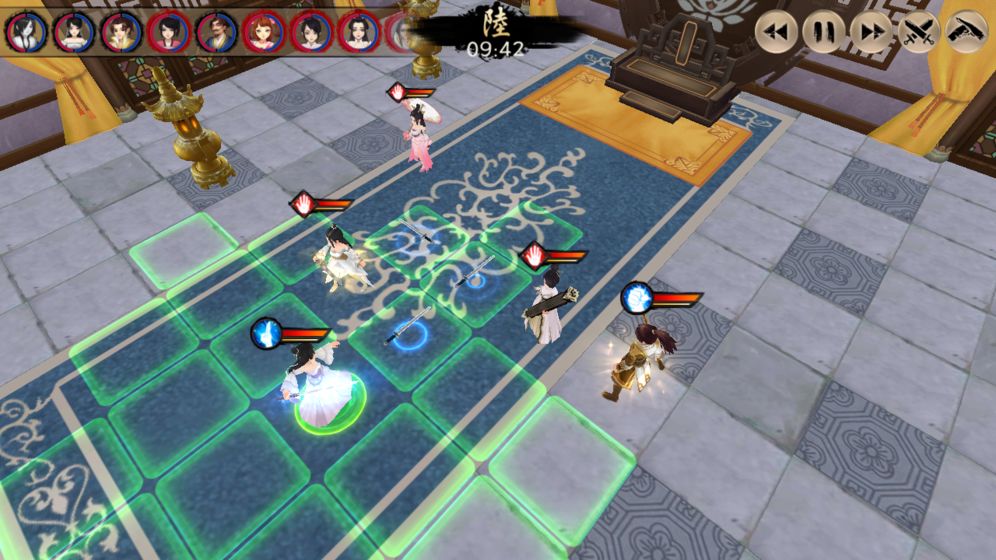Fast-forward the battle speed
Viewport: 996px width, 560px height.
point(870,32)
